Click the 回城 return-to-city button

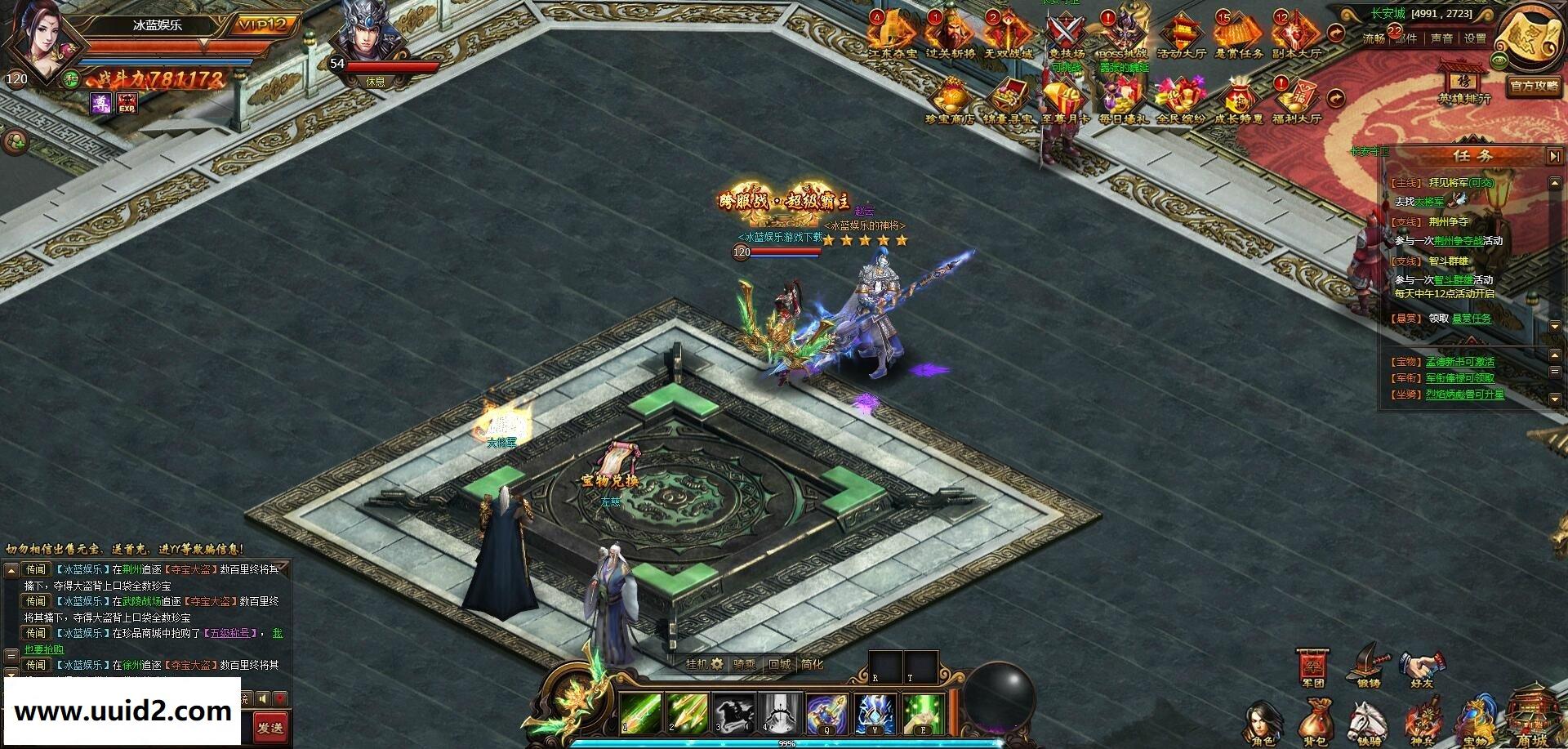coord(779,665)
